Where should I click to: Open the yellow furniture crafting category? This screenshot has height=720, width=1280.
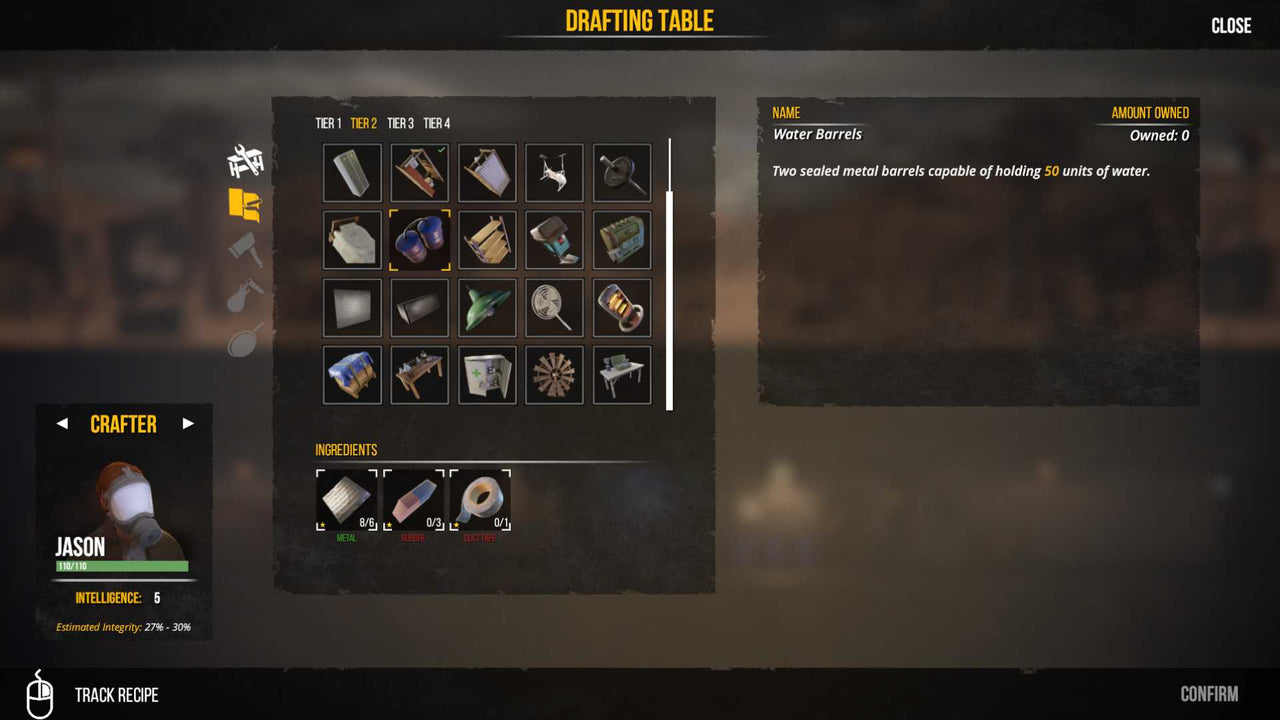(x=243, y=203)
